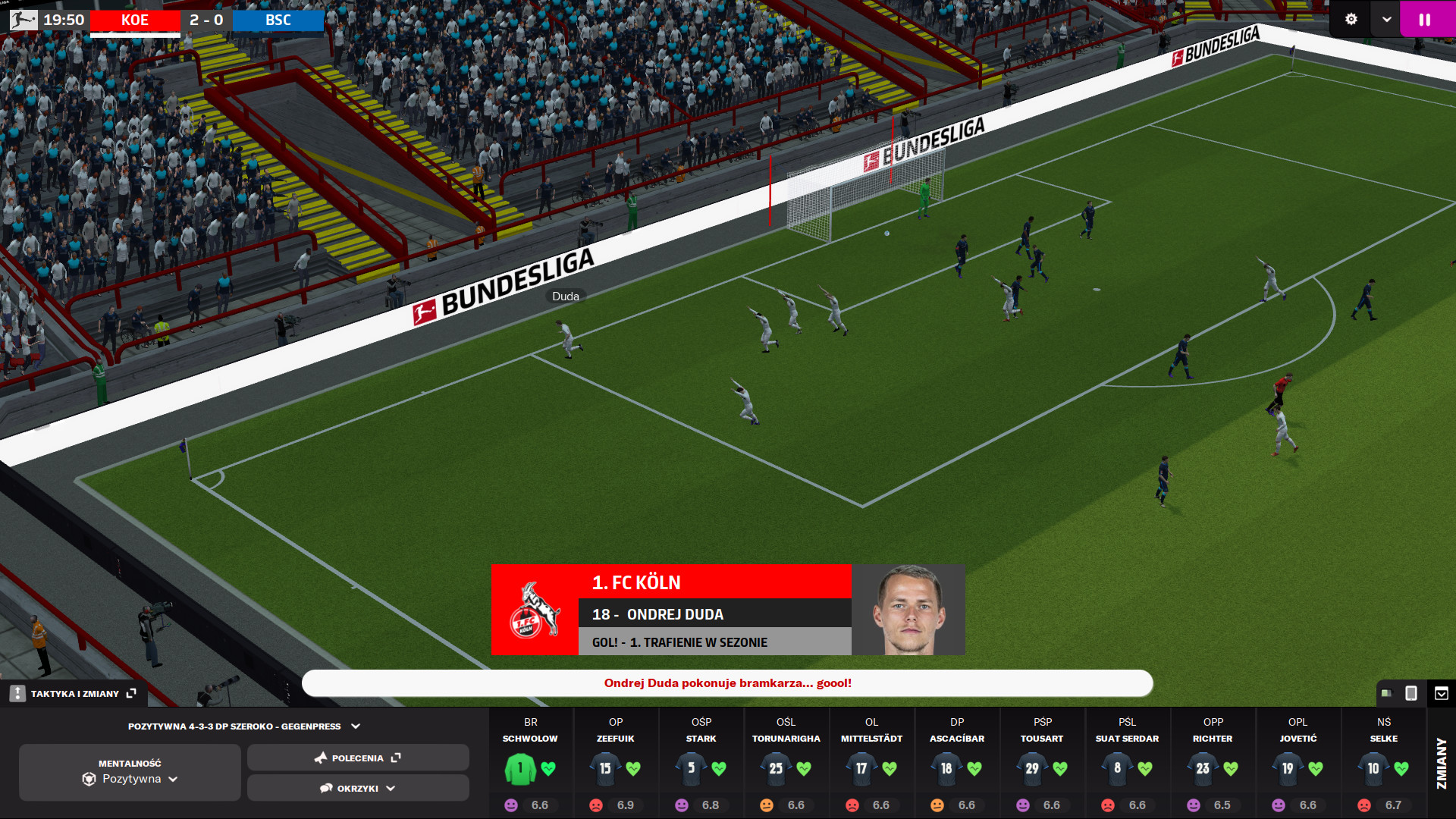Expand the top-right chevron dropdown

(x=1386, y=20)
